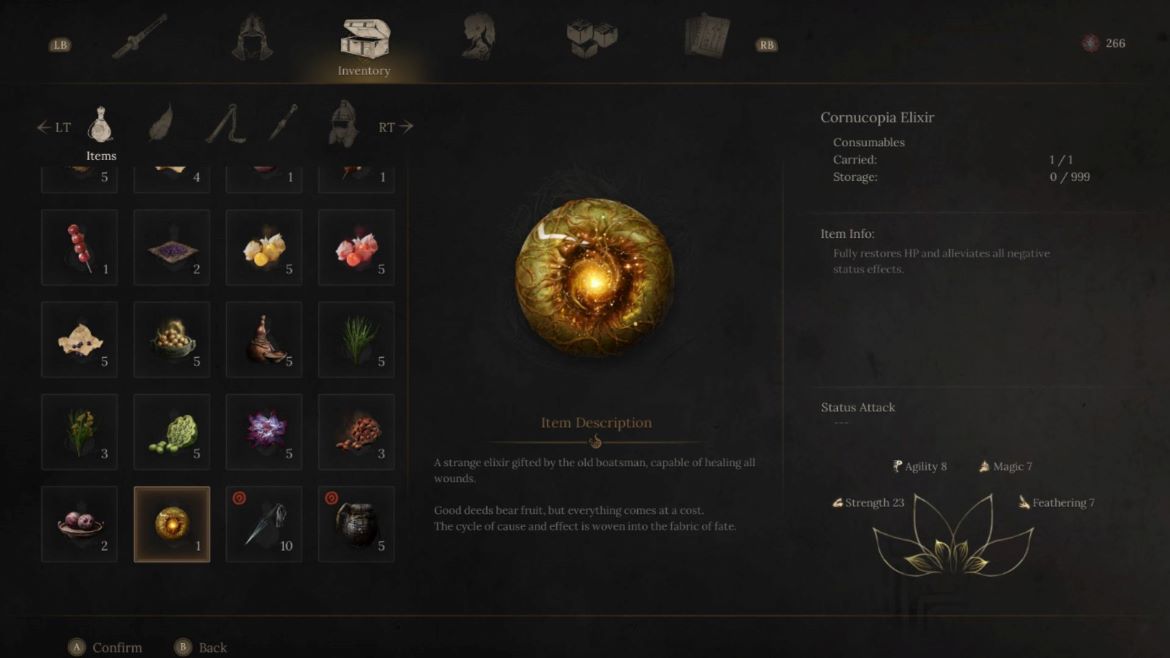This screenshot has height=658, width=1170.
Task: Select the Items potion category
Action: [100, 127]
